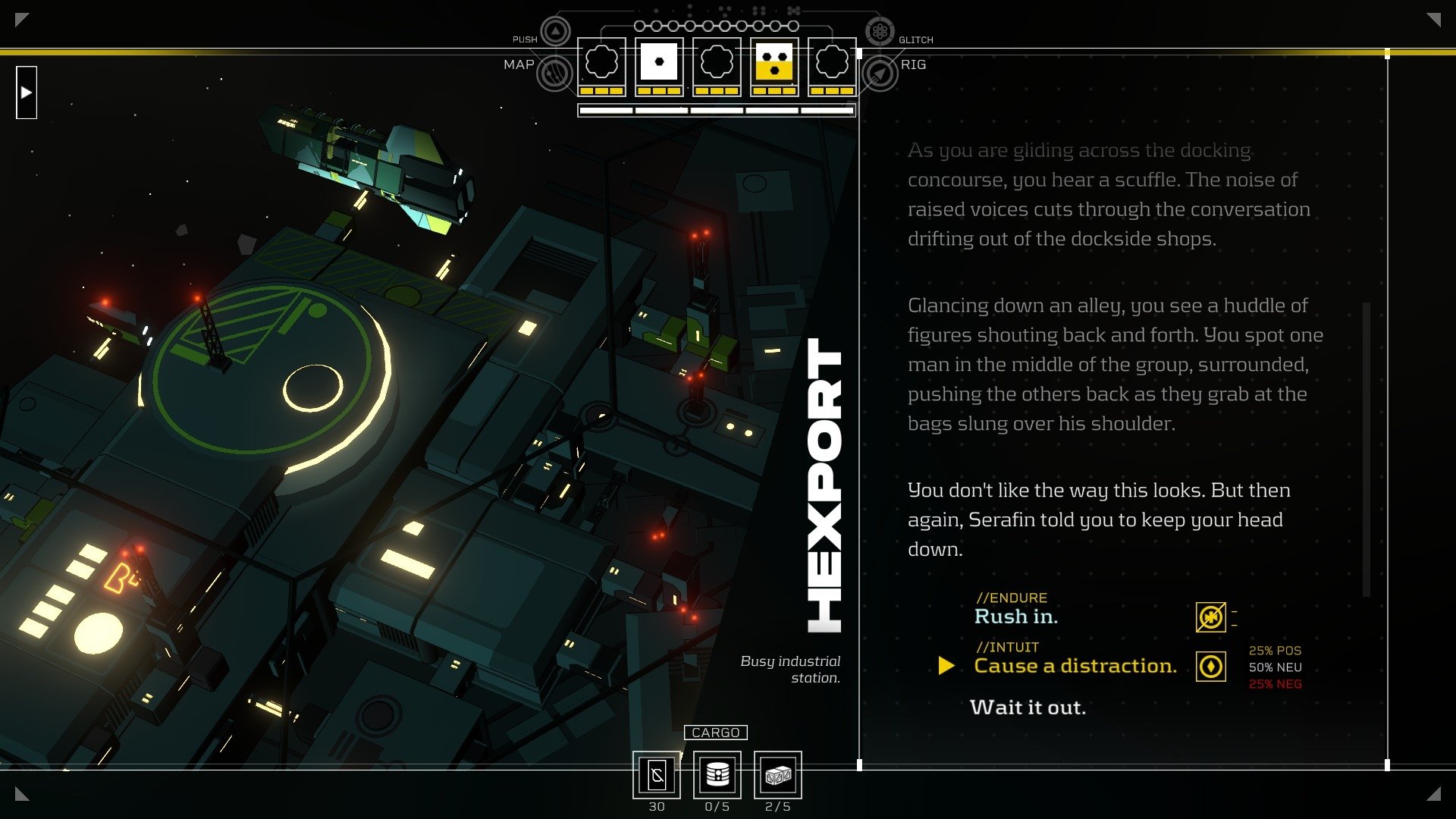Inspect the crates cargo icon showing 2/5
Screen dimensions: 1456x819
777,774
